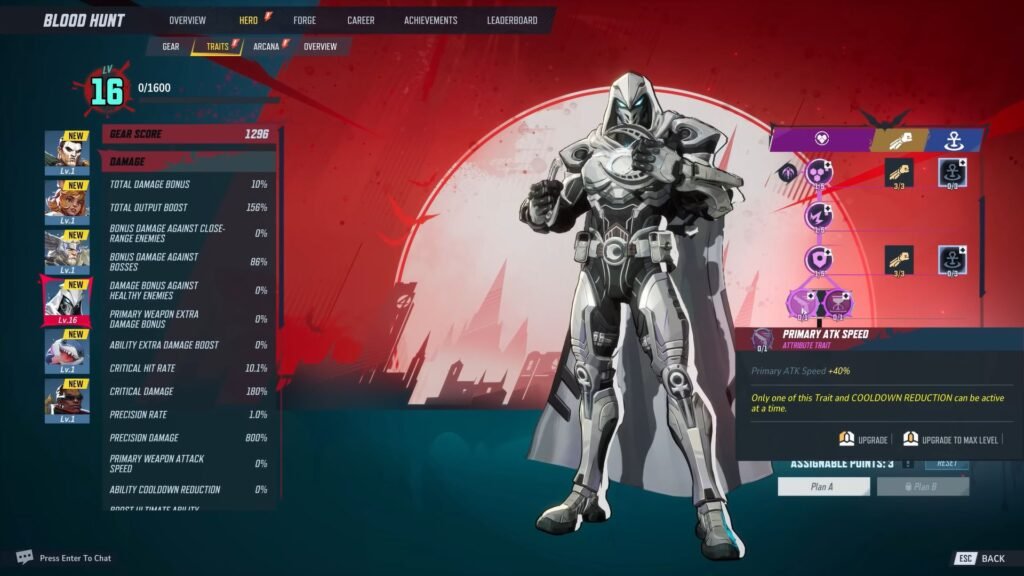The image size is (1024, 576).
Task: Choose the winged-helmet hero portrait
Action: 67,250
